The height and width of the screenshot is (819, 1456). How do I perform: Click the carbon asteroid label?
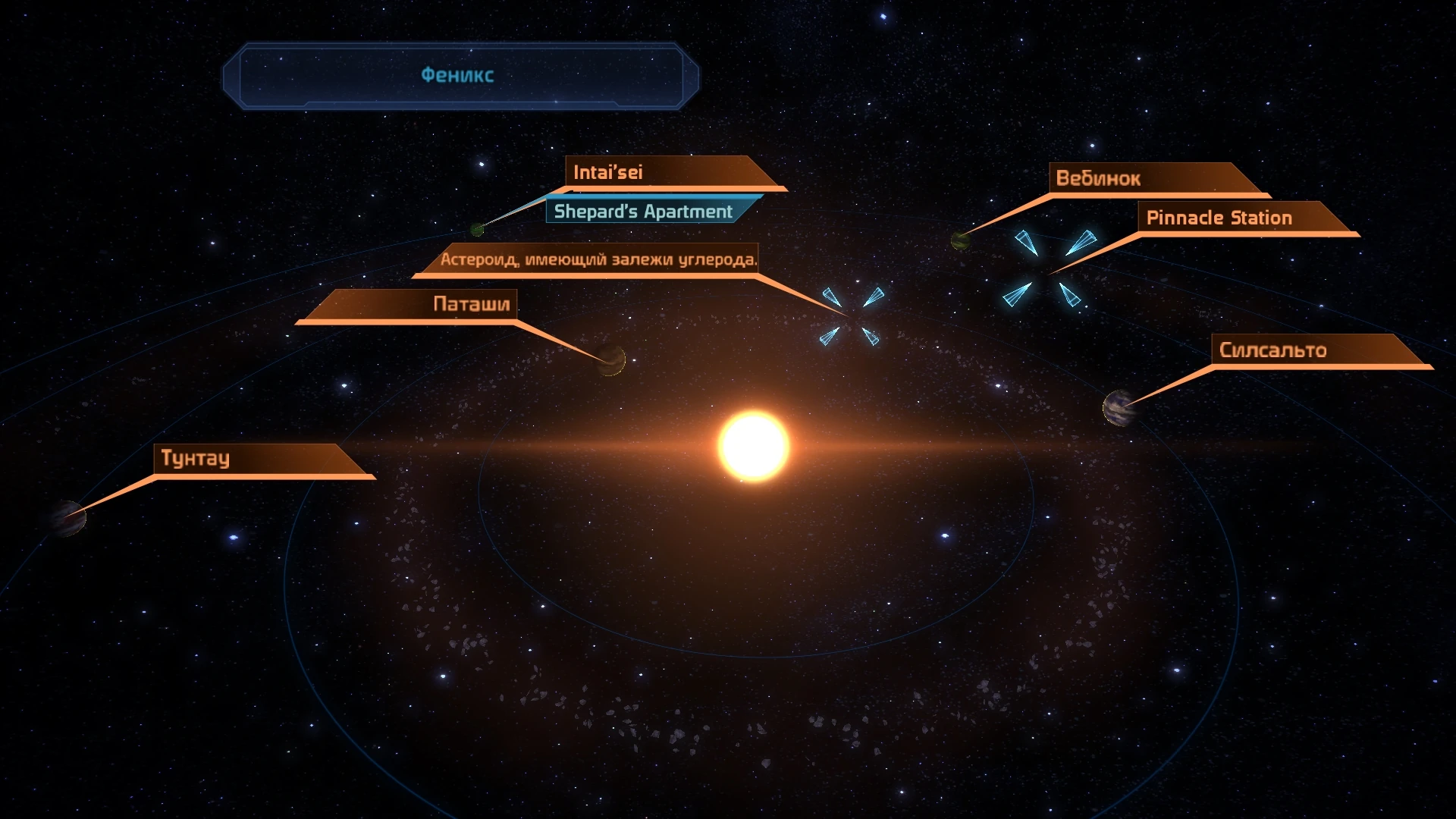598,259
